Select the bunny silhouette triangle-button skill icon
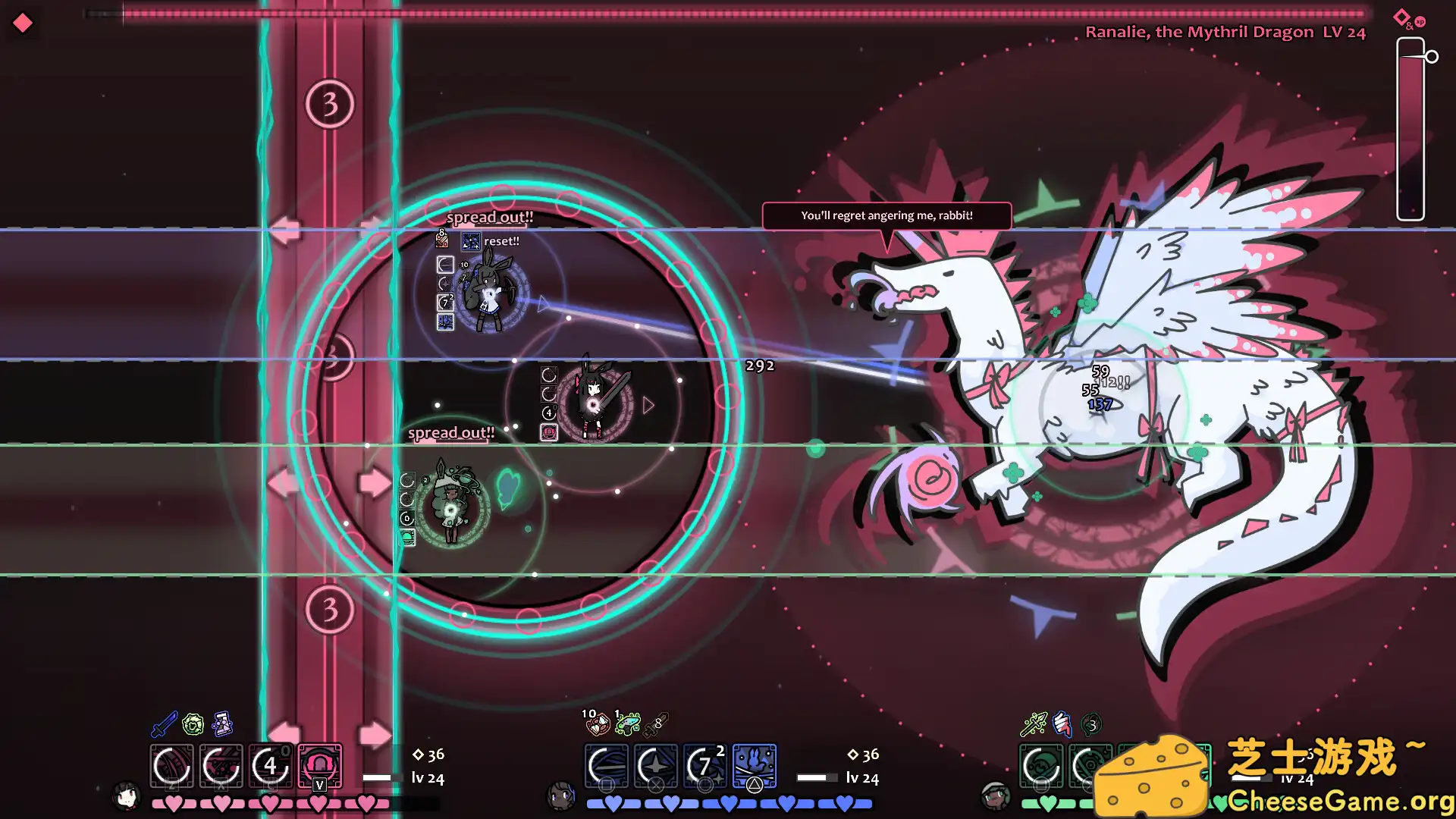1456x819 pixels. coord(754,767)
